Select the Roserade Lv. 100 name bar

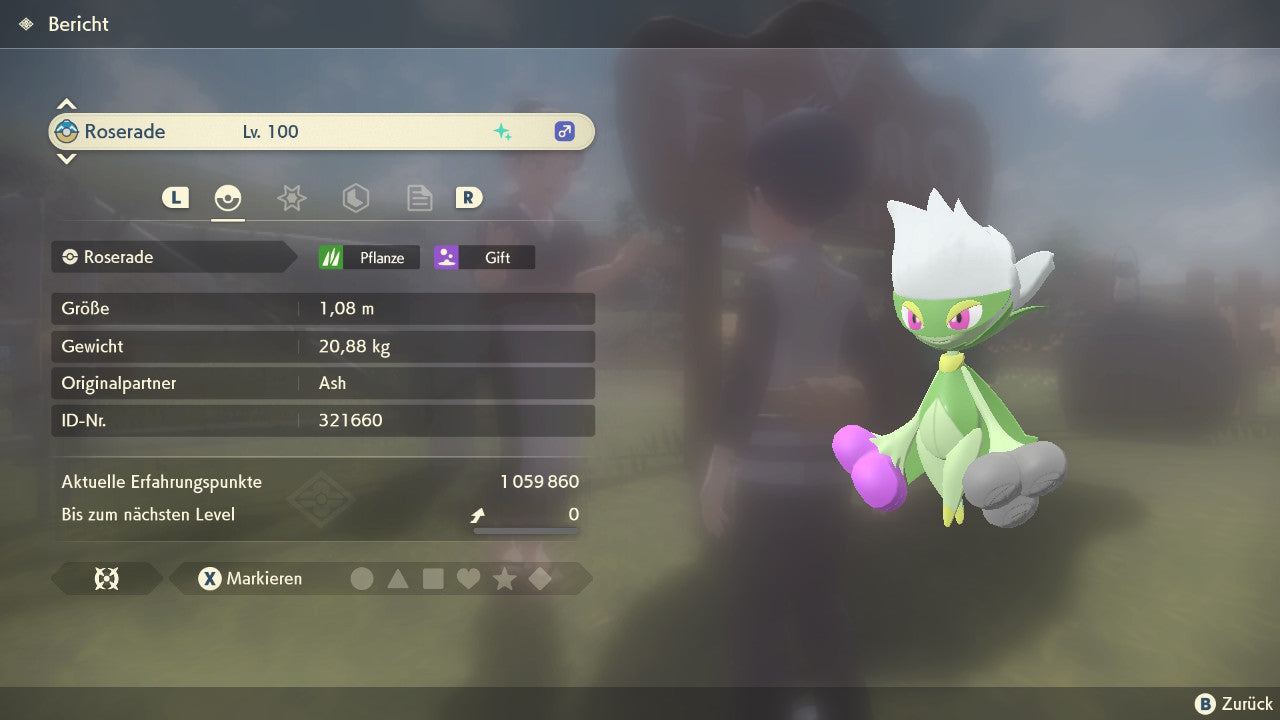tap(321, 131)
